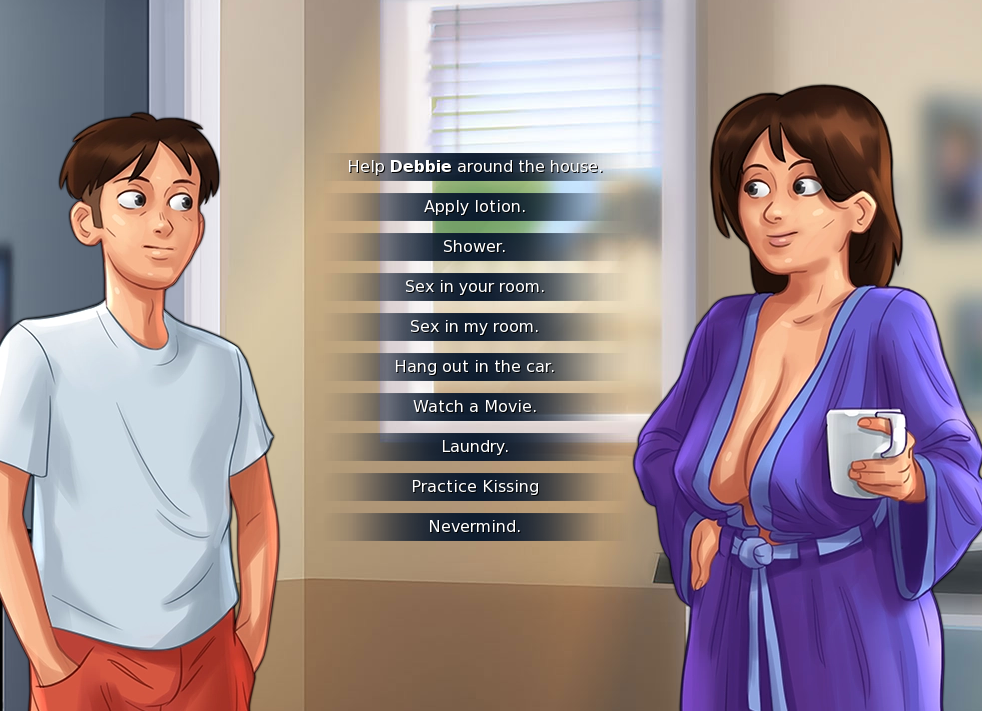
Task: Click "Nevermind." to cancel the menu
Action: (475, 527)
